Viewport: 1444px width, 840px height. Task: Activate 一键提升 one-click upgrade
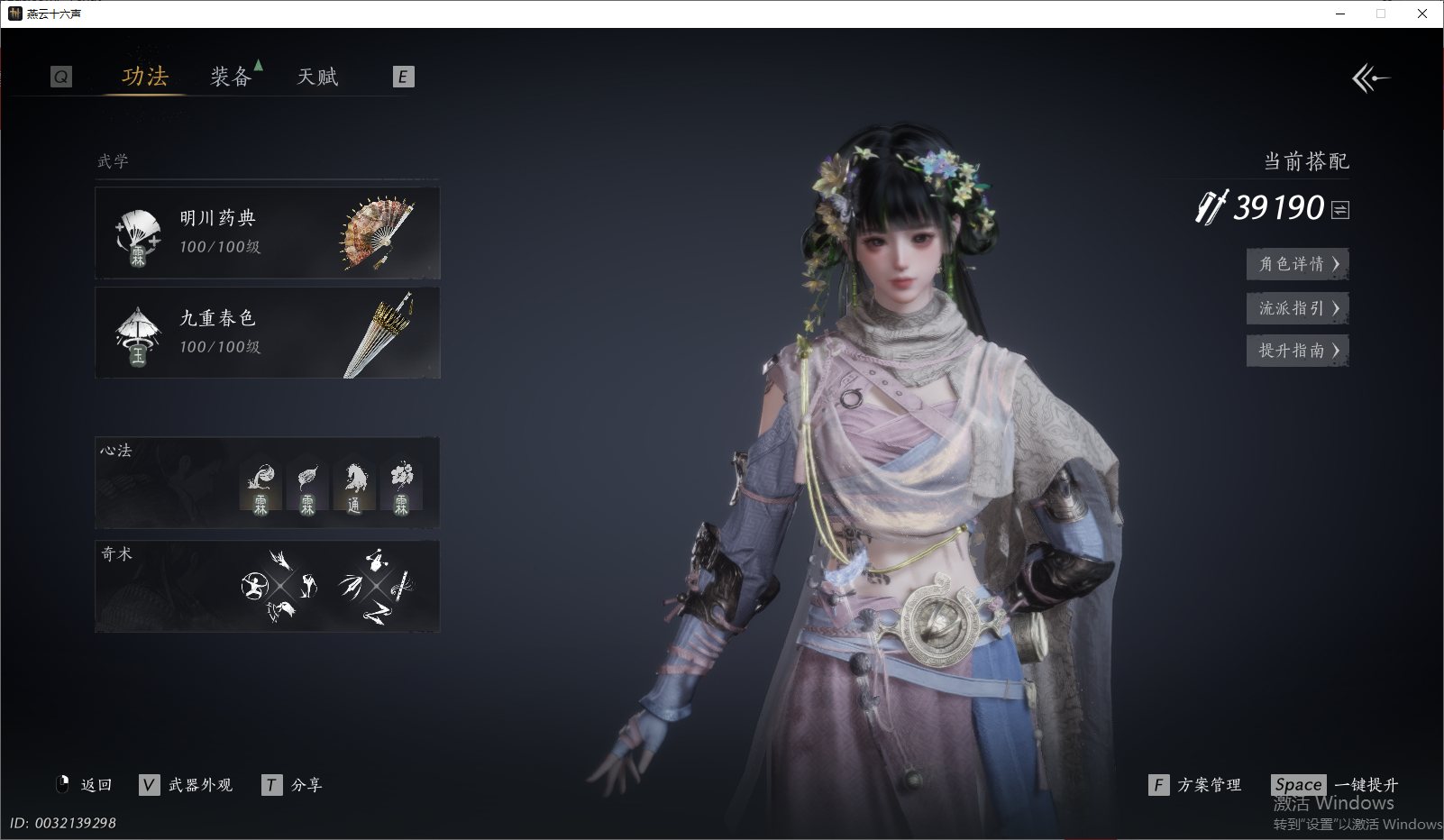(1336, 785)
